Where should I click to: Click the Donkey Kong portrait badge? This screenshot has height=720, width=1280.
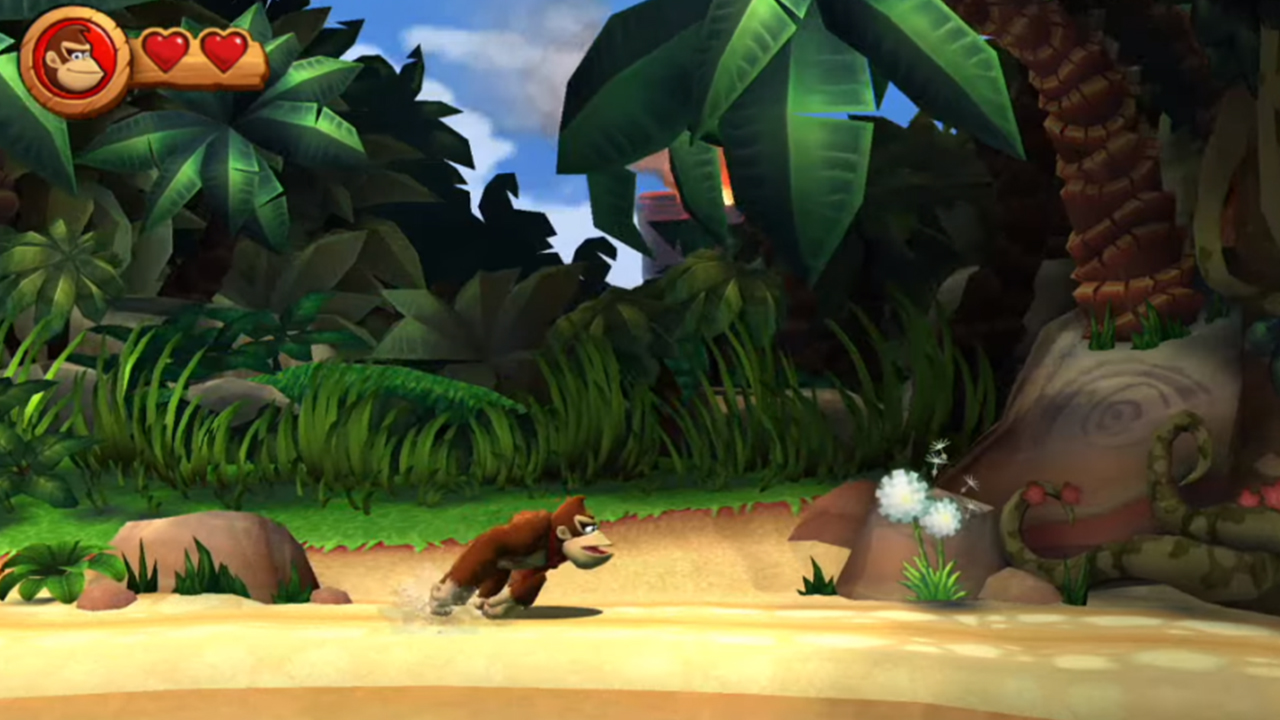75,62
